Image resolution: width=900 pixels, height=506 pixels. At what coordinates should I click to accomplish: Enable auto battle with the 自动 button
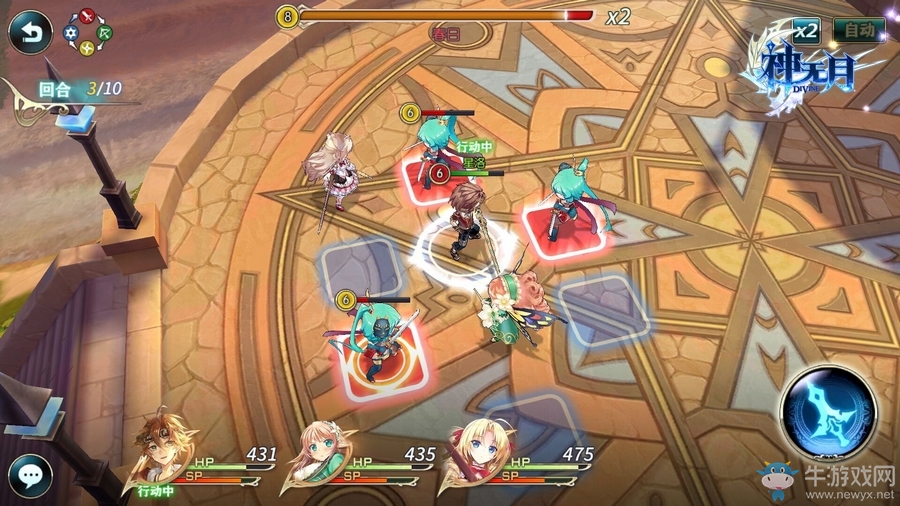tap(858, 31)
